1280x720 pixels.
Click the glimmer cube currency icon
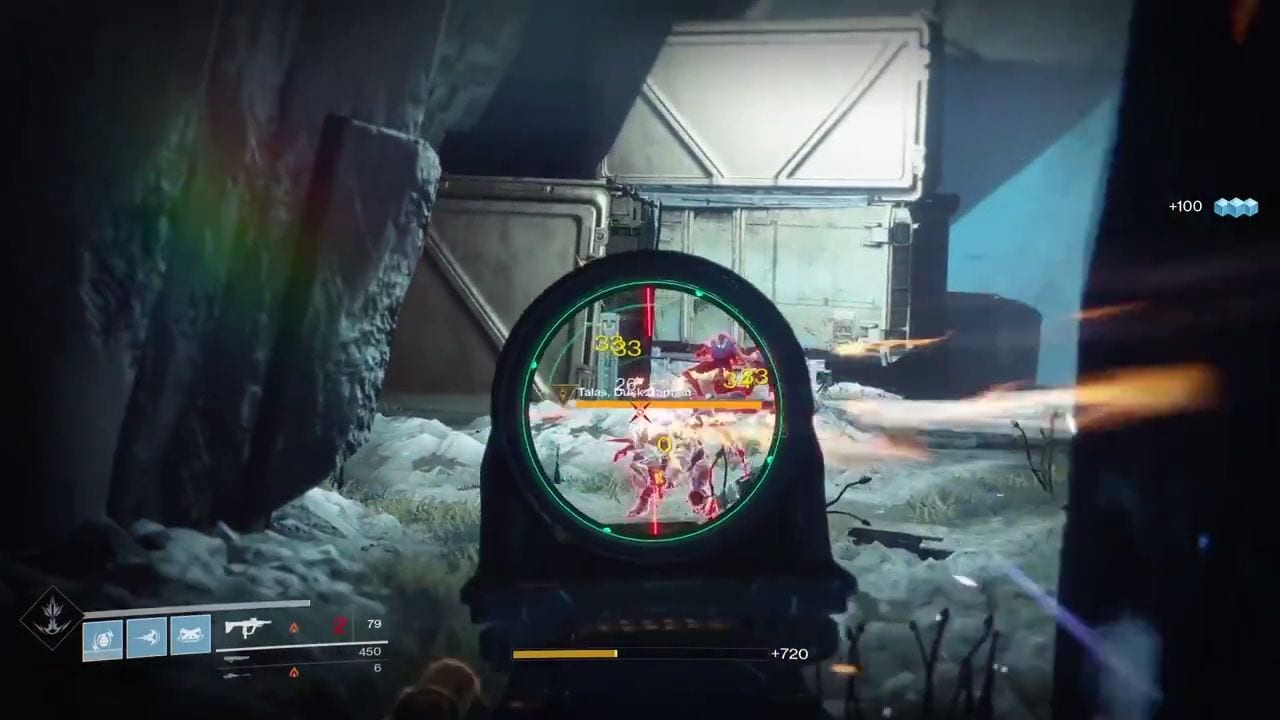pos(1235,206)
